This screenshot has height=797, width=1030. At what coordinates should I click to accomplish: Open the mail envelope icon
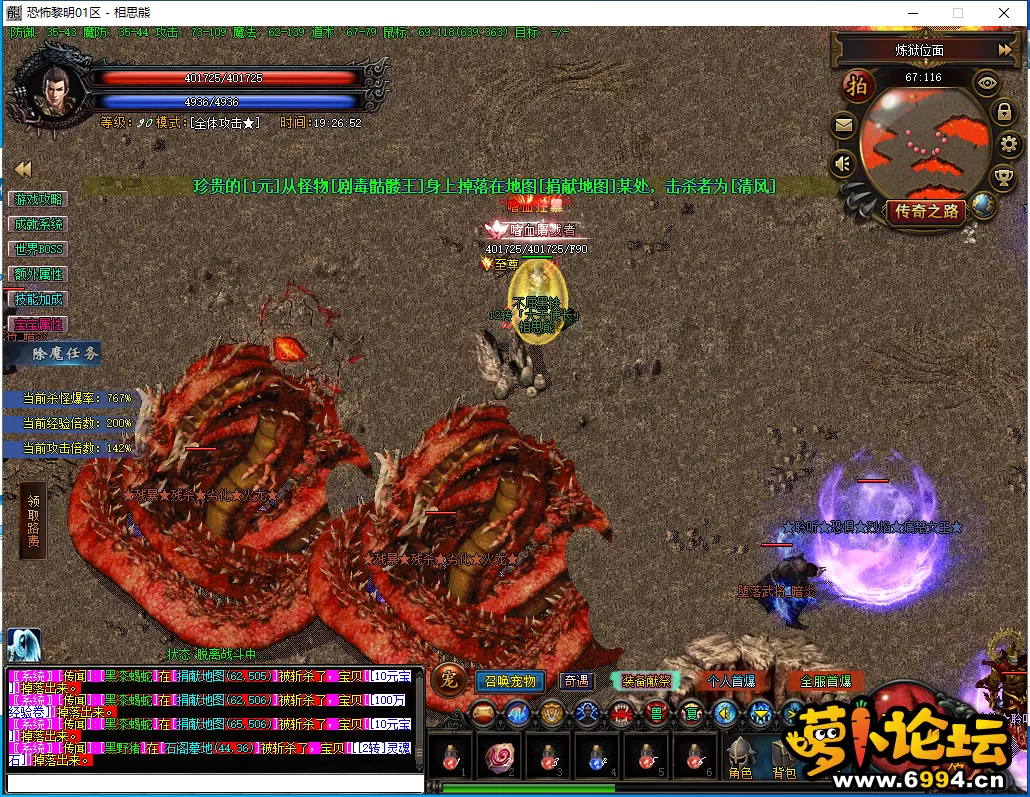point(844,126)
